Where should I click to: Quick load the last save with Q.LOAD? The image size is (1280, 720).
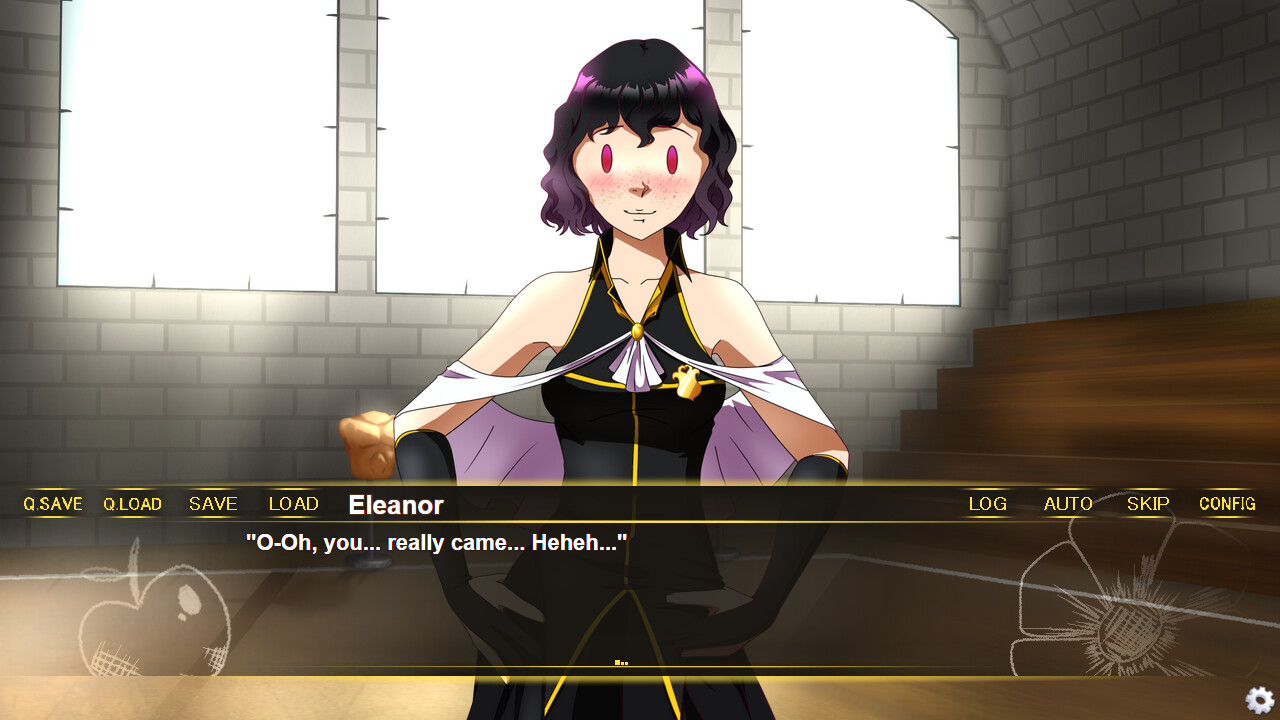(132, 504)
